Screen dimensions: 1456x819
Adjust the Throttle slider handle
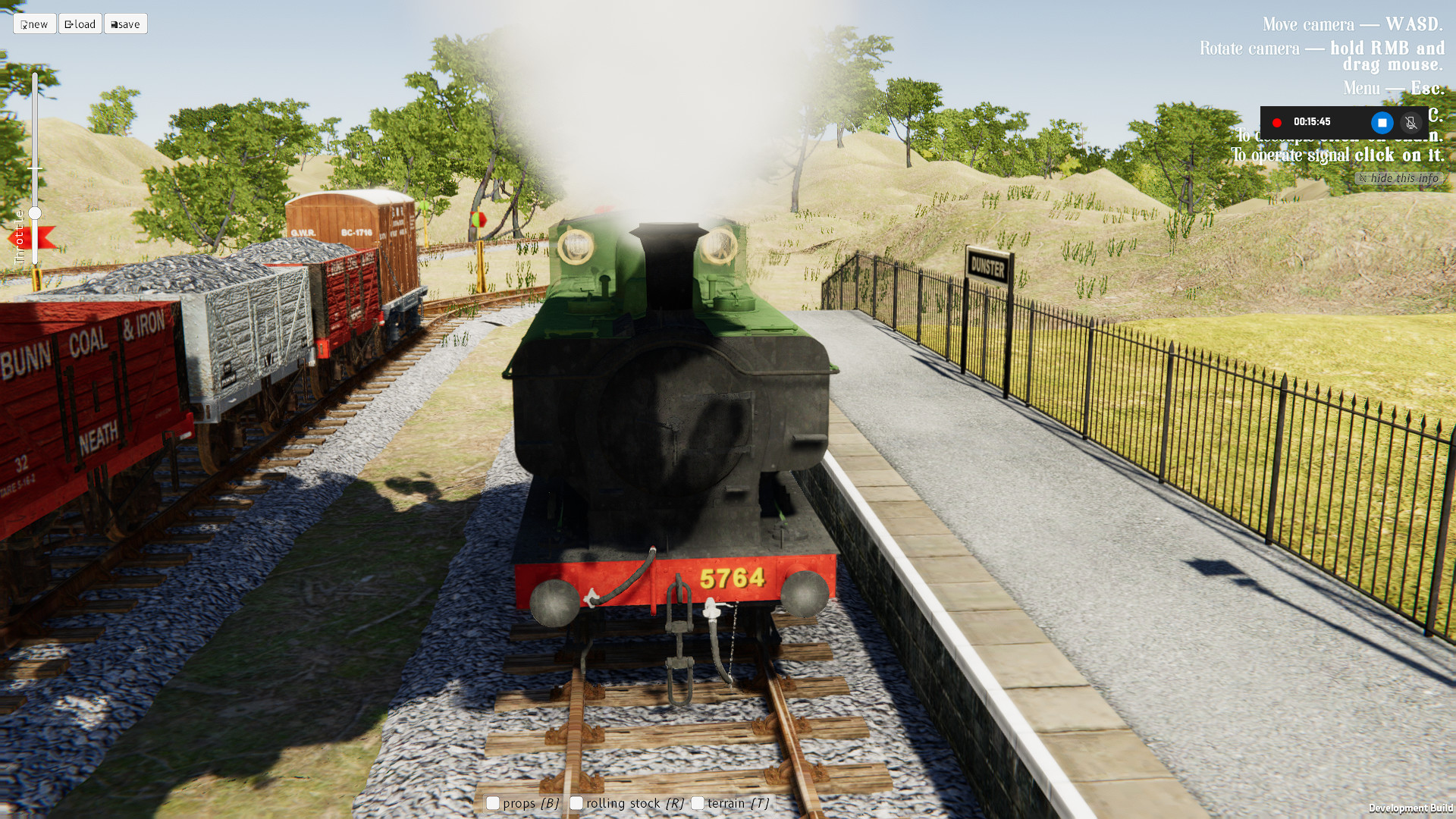point(33,213)
